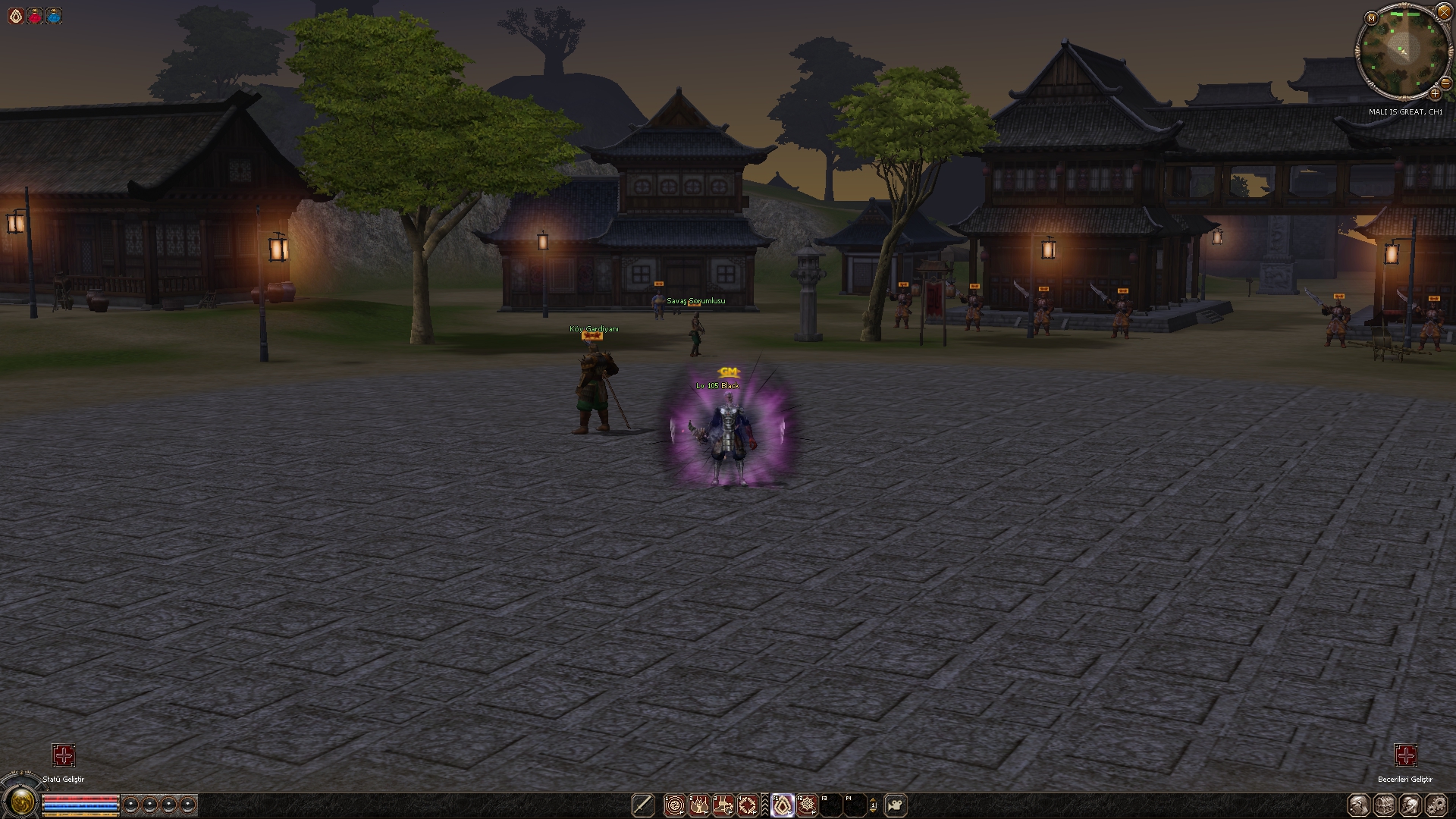Step to the next quickslot page with the arrows
This screenshot has height=819, width=1456.
[x=874, y=805]
